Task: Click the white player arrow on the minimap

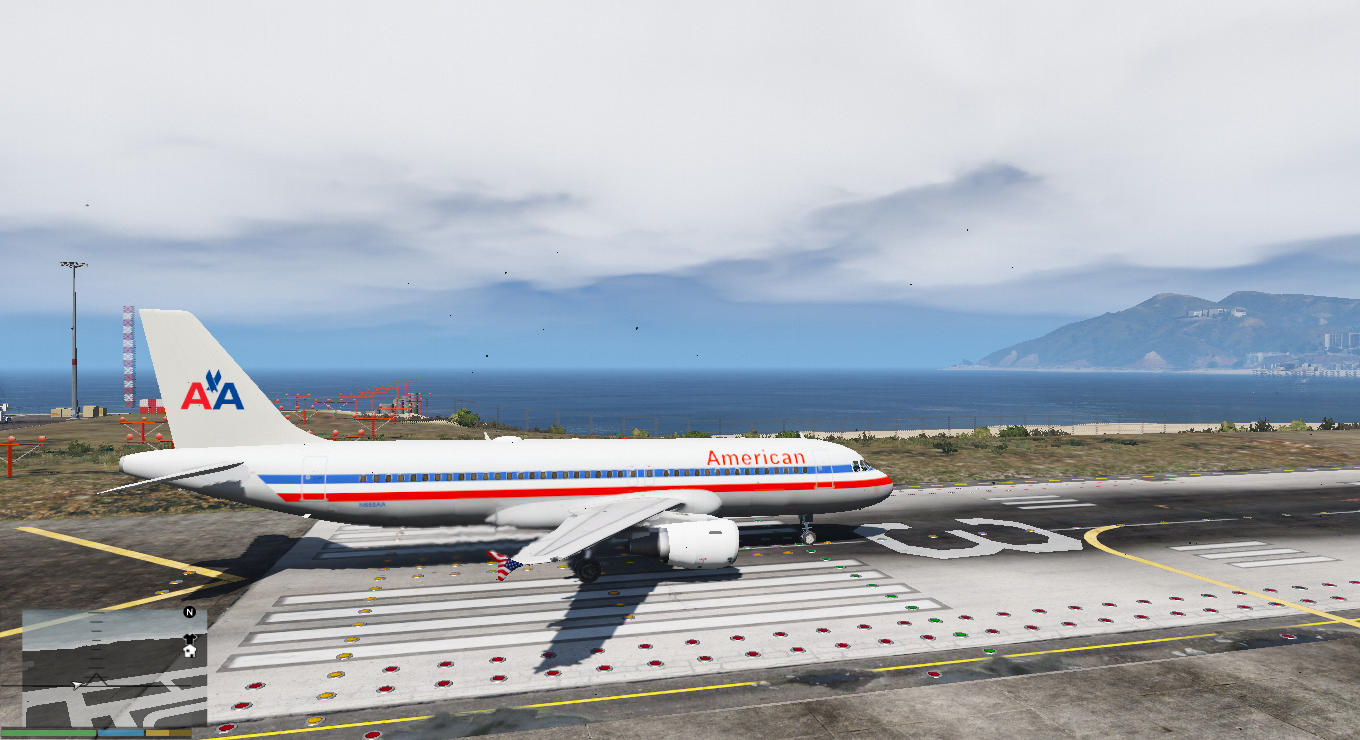Action: [77, 685]
